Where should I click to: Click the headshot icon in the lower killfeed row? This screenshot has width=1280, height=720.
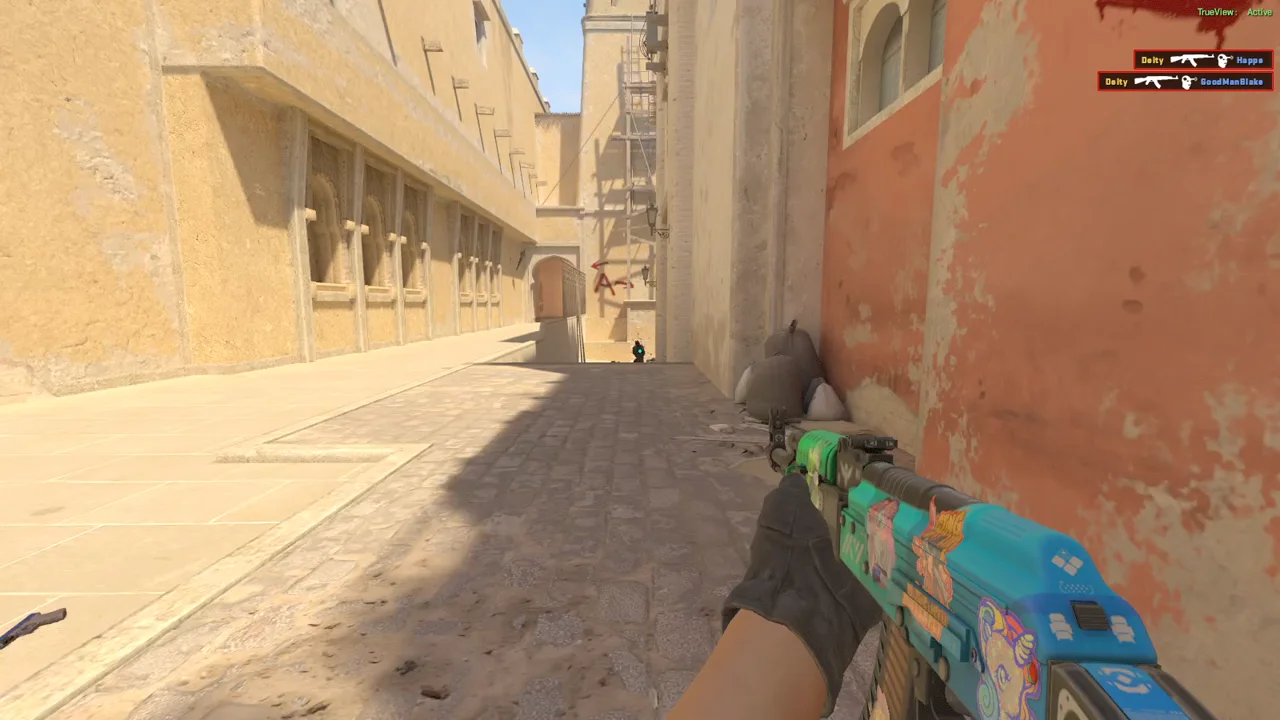pos(1188,82)
